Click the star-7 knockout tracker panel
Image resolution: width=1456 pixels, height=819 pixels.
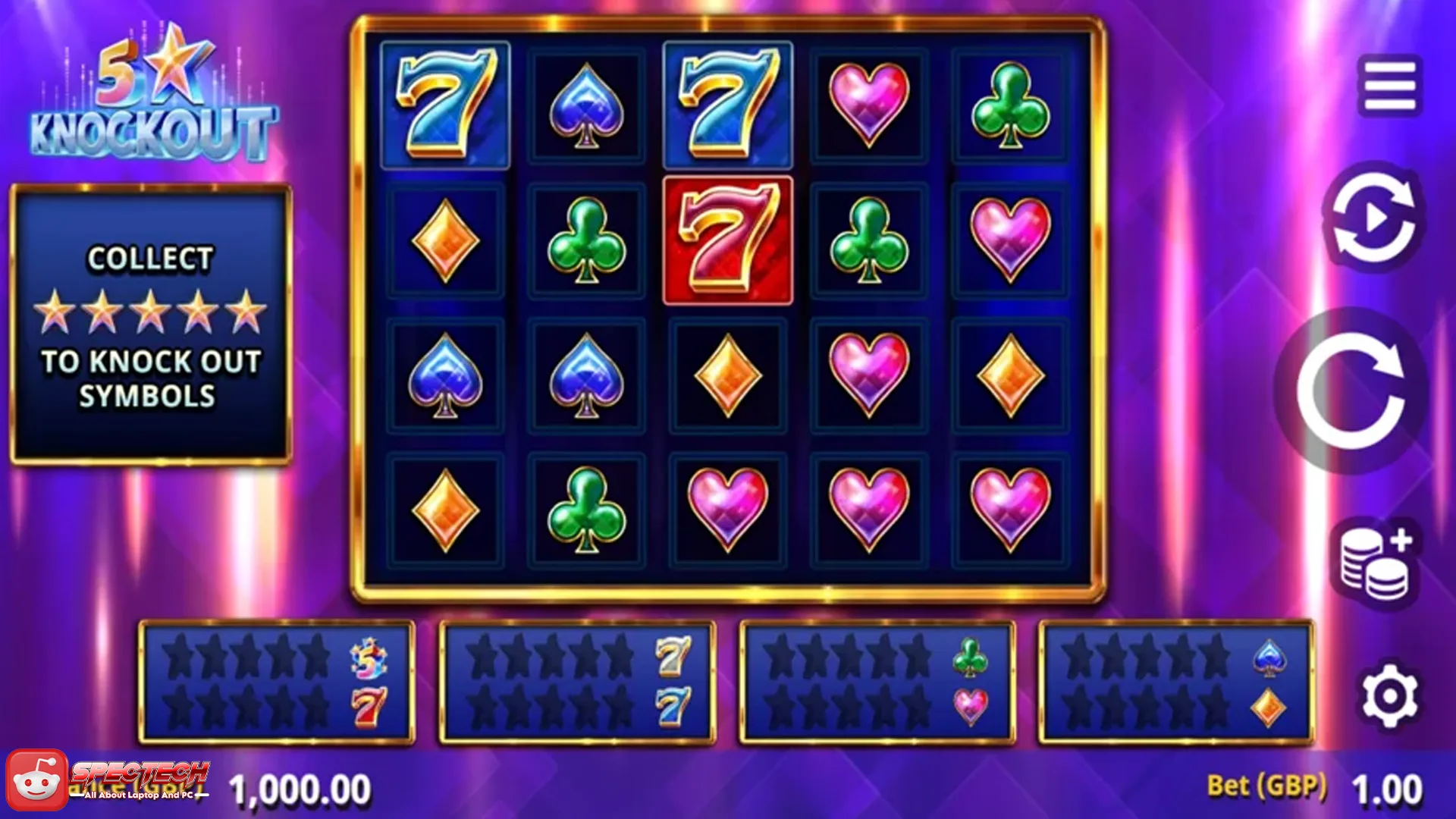click(x=277, y=679)
